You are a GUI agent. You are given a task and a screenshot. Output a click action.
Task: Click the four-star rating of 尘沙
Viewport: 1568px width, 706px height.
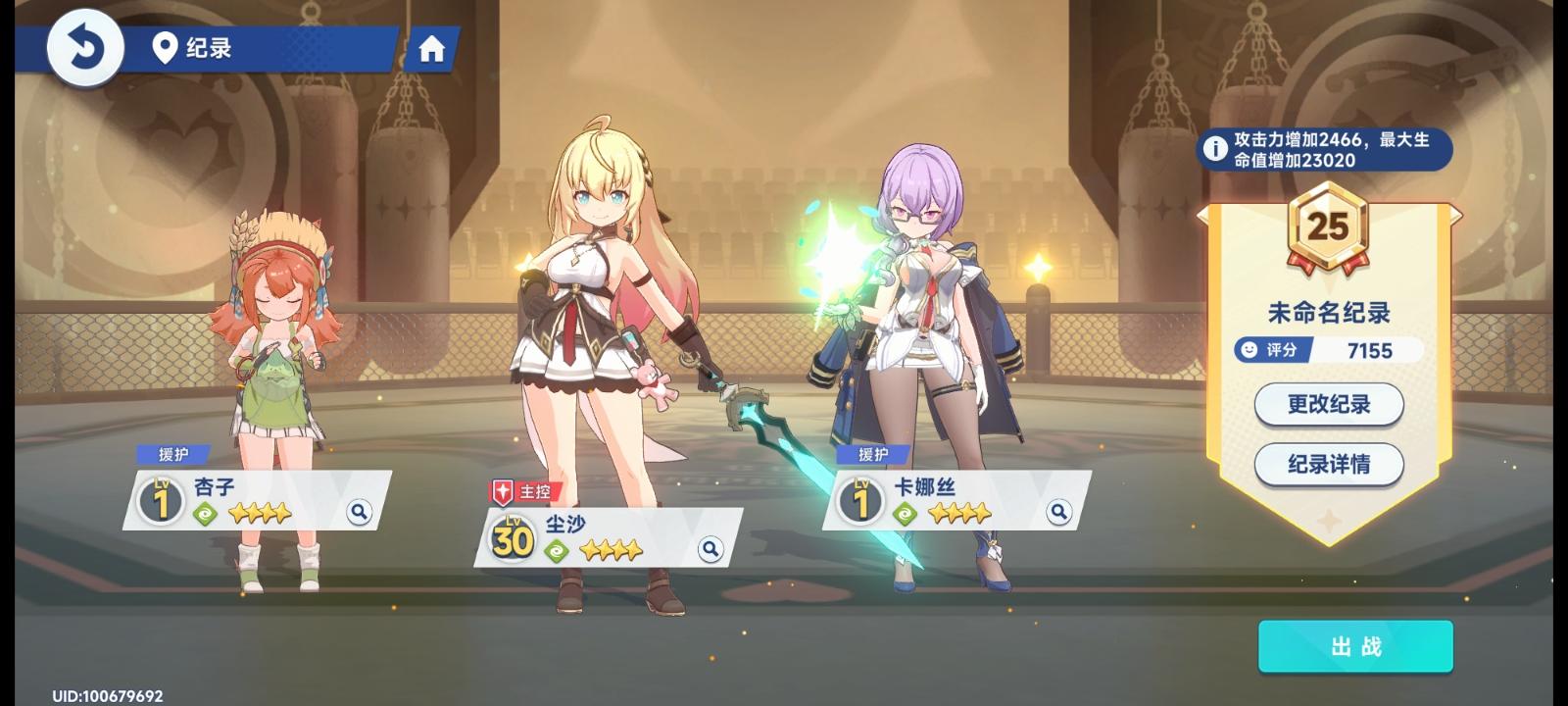click(612, 550)
